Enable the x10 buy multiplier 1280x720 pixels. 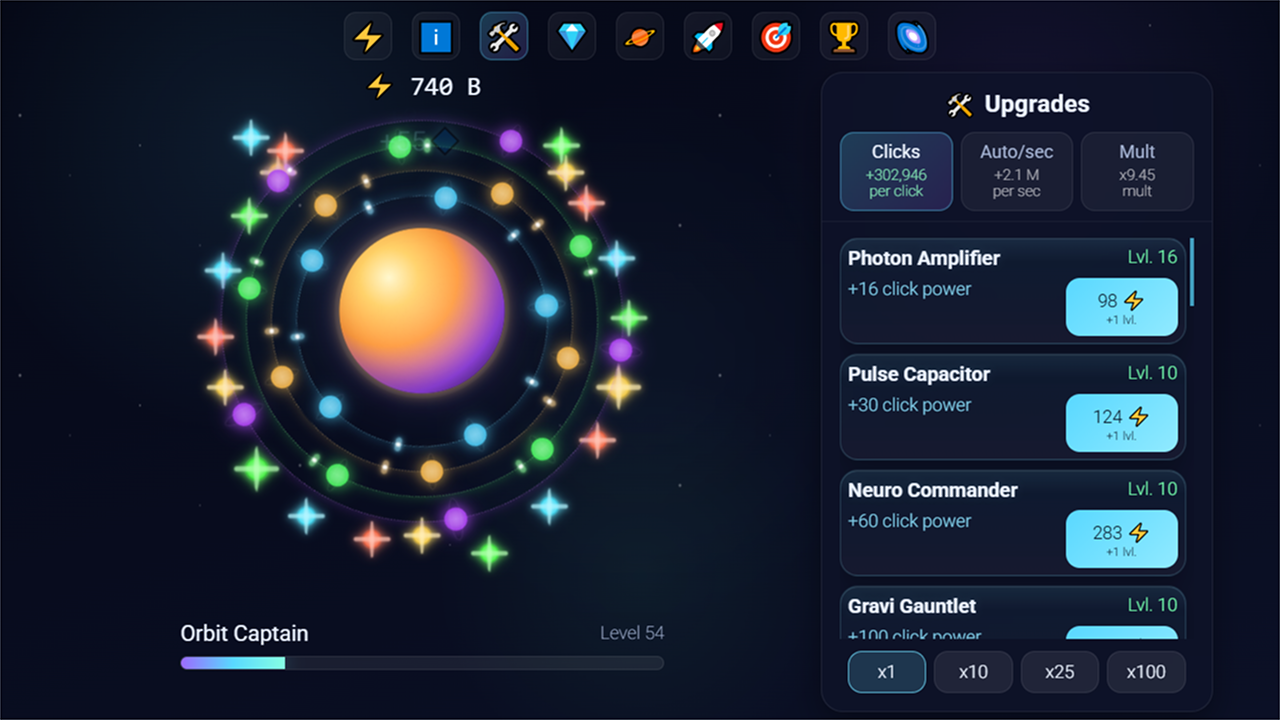pos(972,672)
